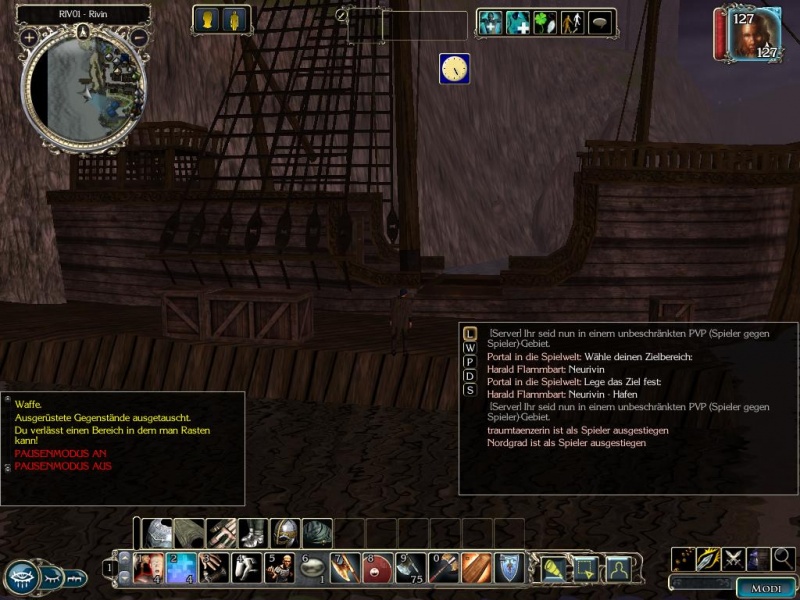This screenshot has height=600, width=800.
Task: Zoom in the minimap with plus button
Action: click(29, 38)
